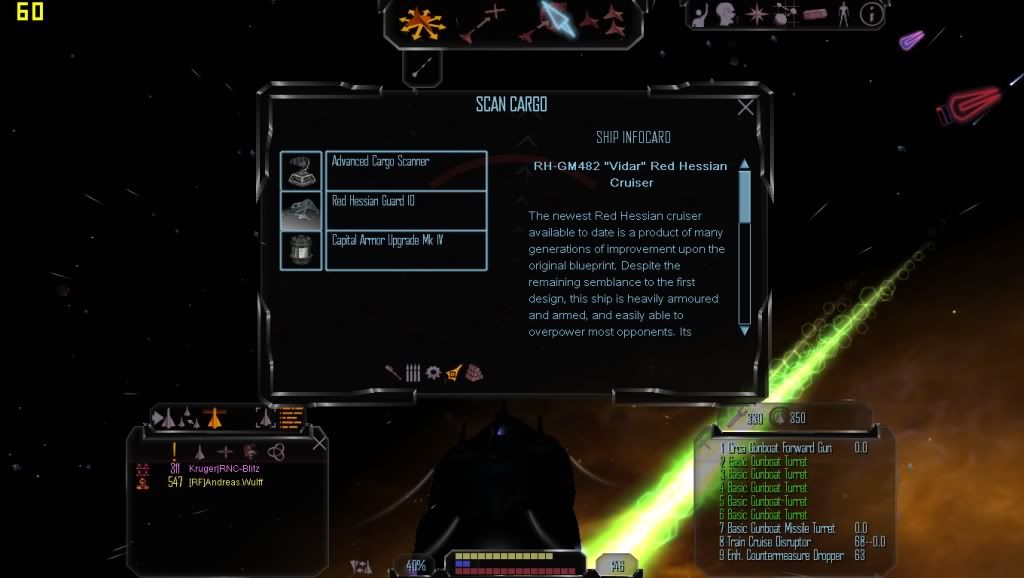Close the Scan Cargo window
The image size is (1024, 578).
click(745, 108)
